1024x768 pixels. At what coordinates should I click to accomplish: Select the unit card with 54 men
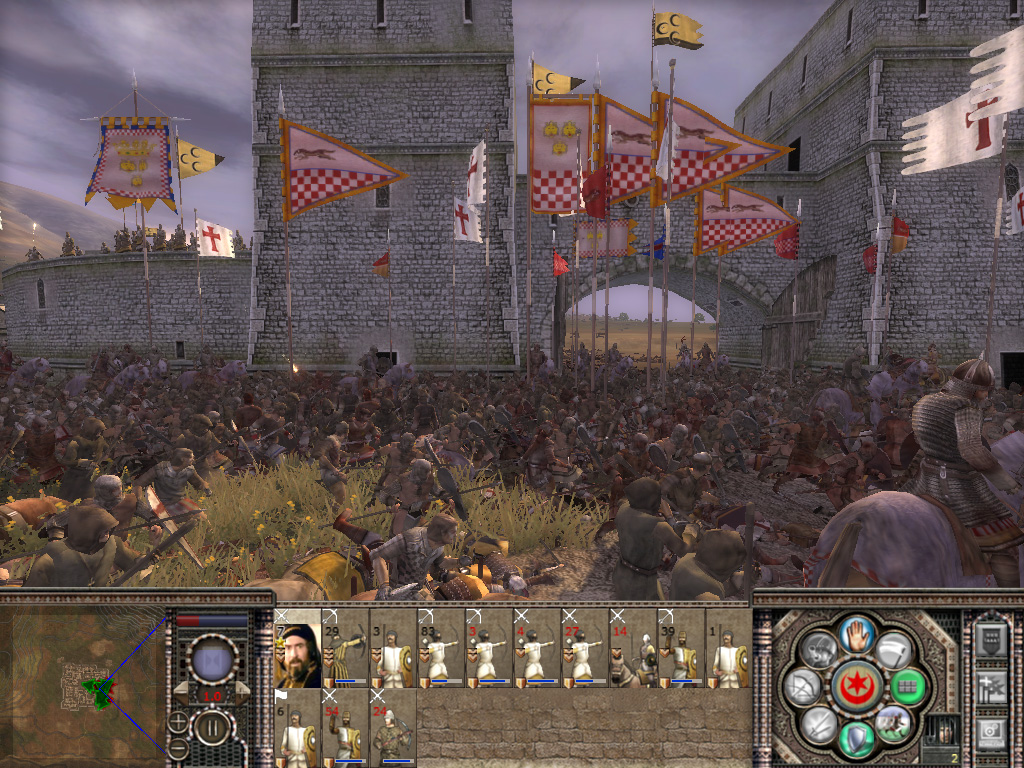[346, 726]
